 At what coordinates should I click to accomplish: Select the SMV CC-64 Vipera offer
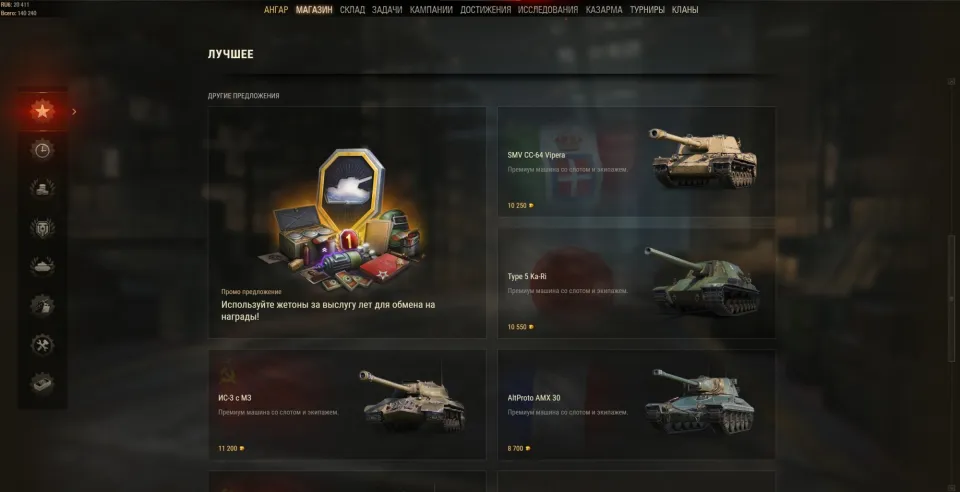click(x=636, y=162)
